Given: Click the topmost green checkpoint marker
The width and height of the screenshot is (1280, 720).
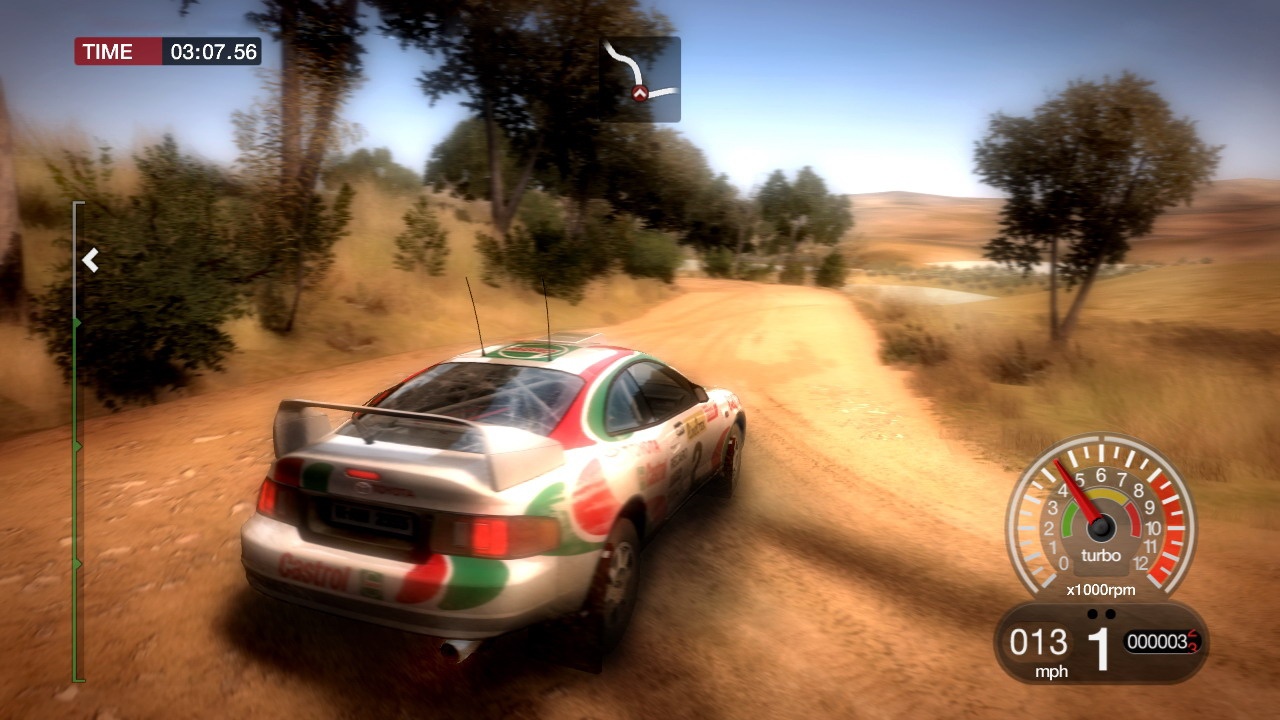Looking at the screenshot, I should pos(76,320).
